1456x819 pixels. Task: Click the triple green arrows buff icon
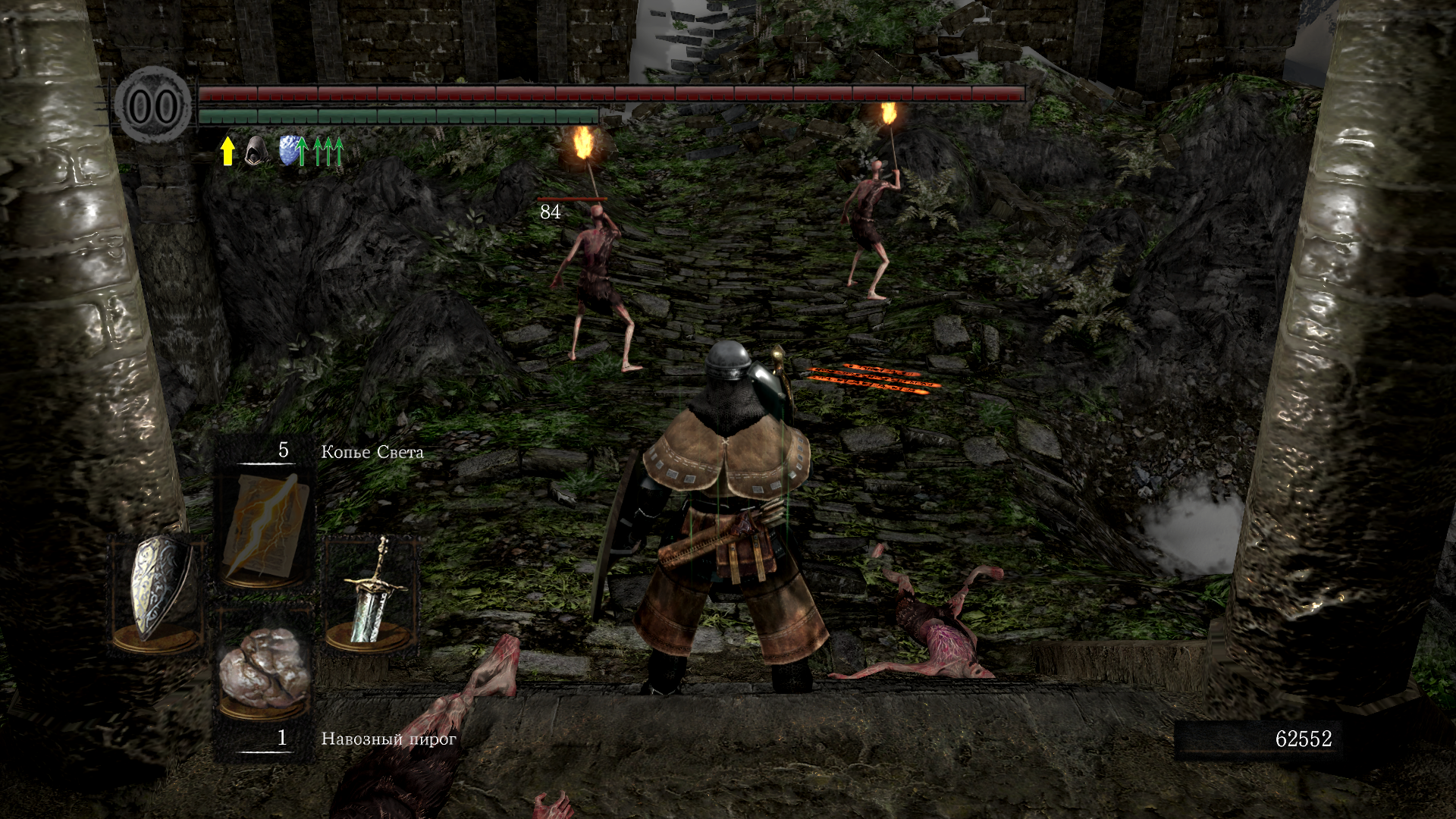point(328,152)
